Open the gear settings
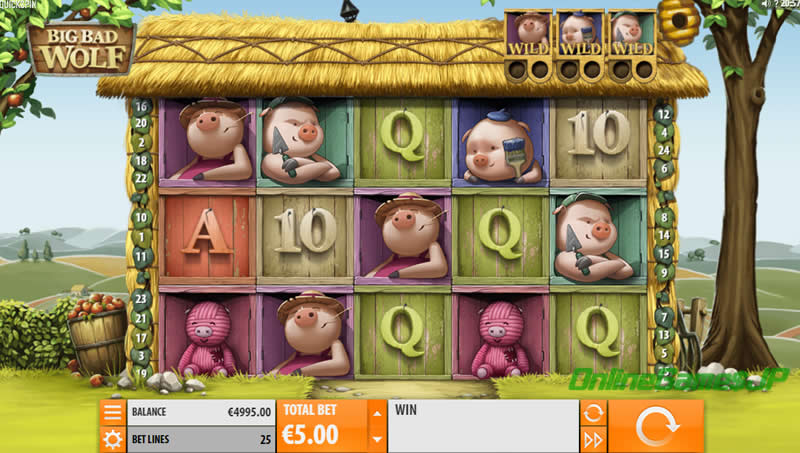Viewport: 800px width, 453px height. click(112, 439)
